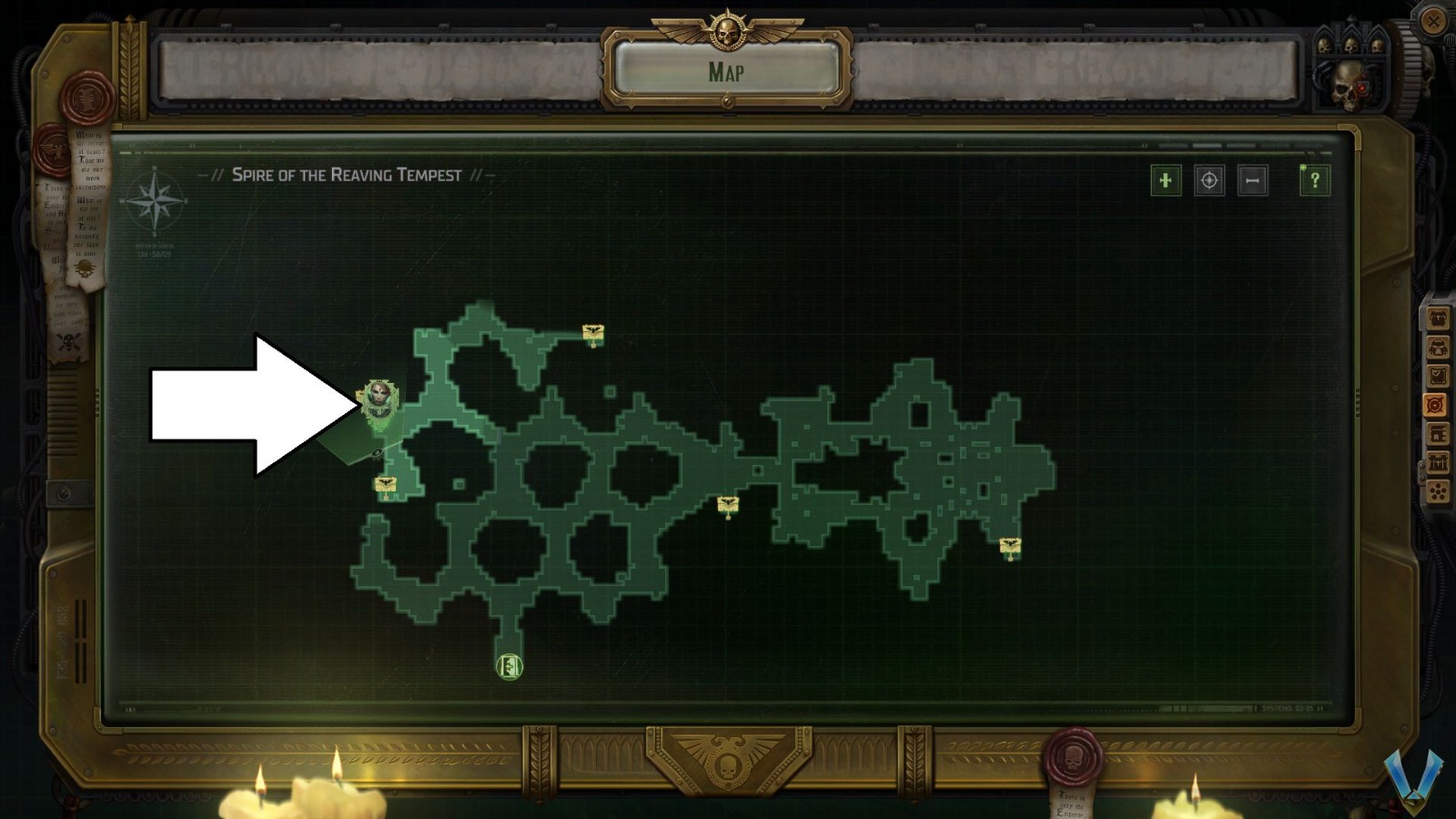Click the compass rose in map corner

155,202
